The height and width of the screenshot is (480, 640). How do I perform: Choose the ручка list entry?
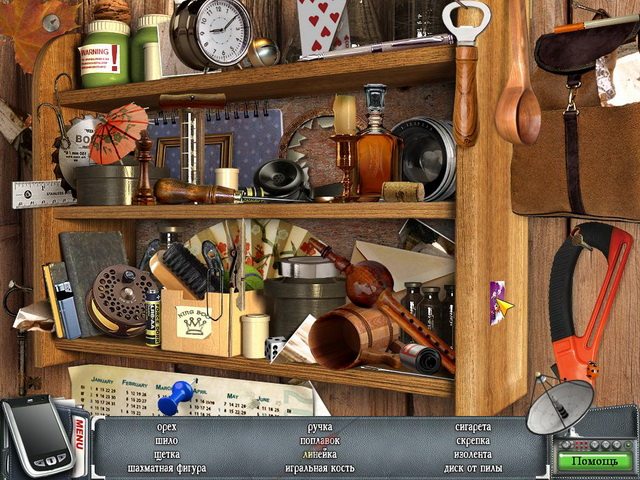(x=319, y=427)
